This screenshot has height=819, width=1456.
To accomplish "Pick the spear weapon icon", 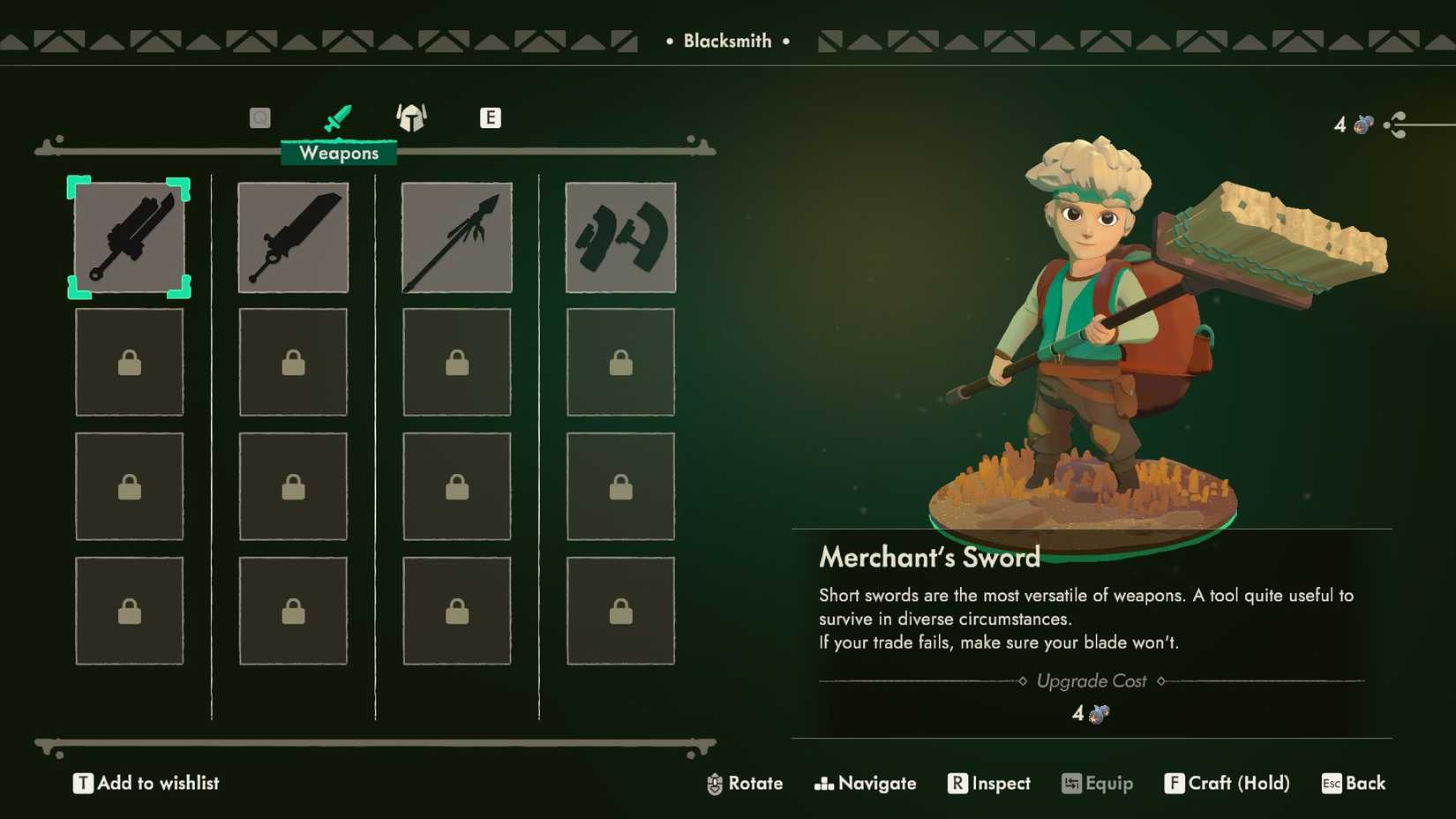I will [x=456, y=237].
